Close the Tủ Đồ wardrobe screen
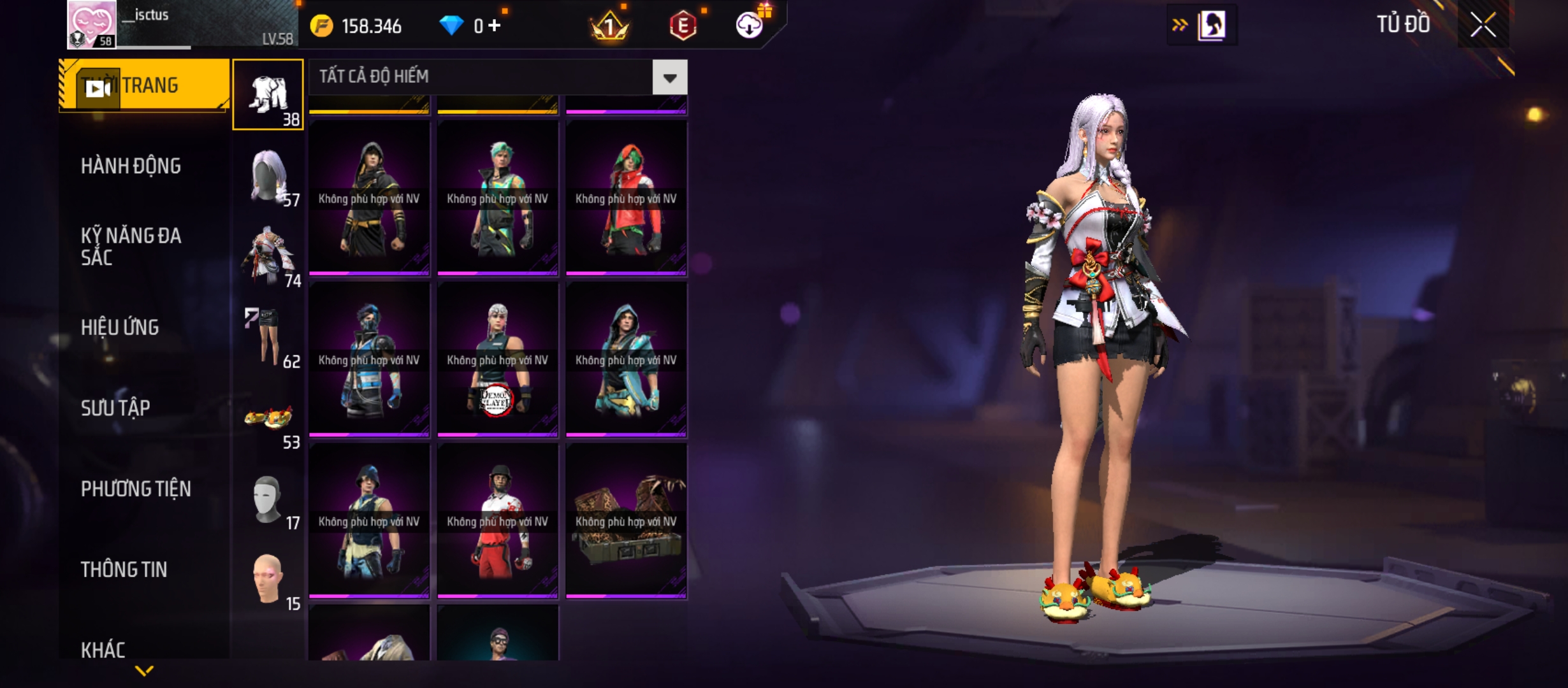Screen dimensions: 1568x688 1483,25
